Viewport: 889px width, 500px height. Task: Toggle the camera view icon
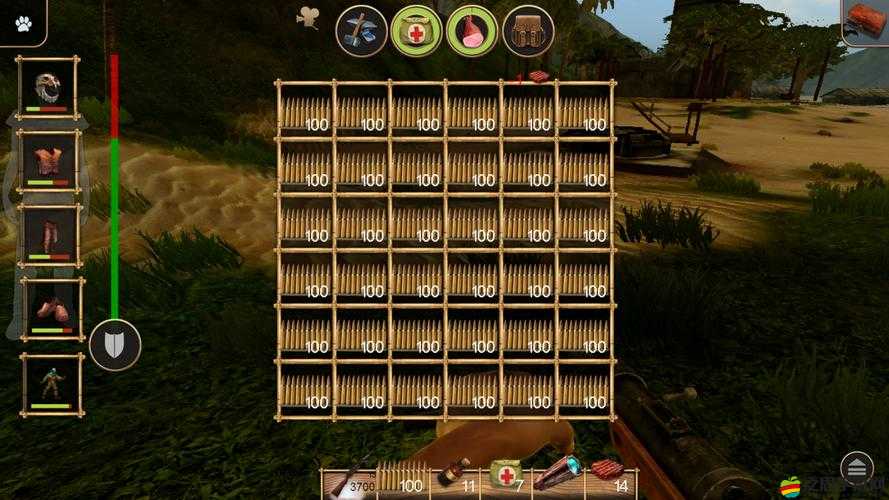[x=308, y=17]
